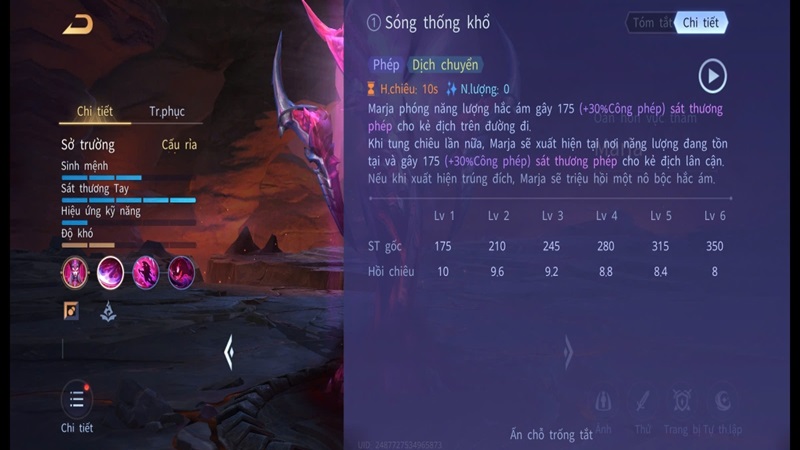Click the Dịch chuyển skill tag

[445, 65]
